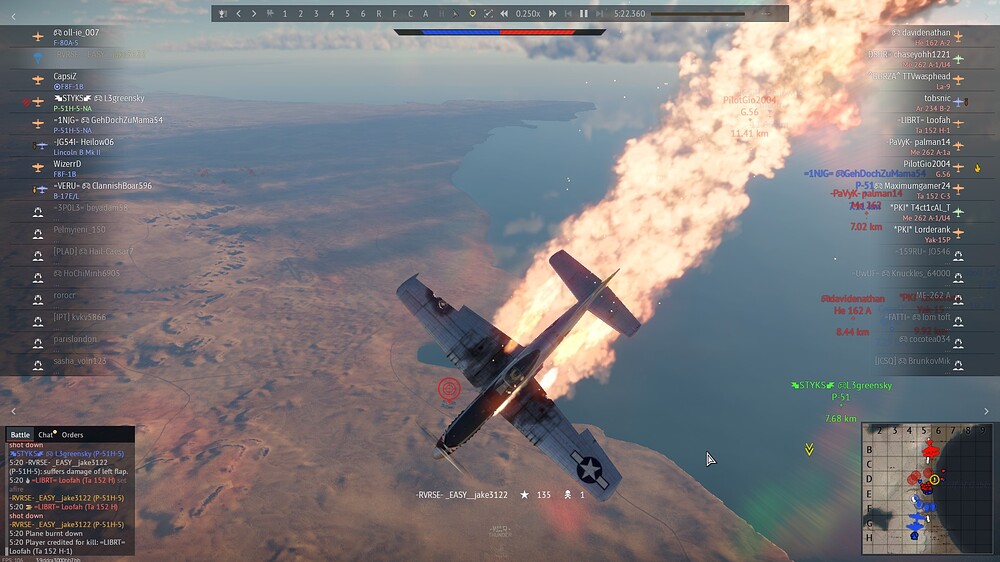
Task: Click the tactical minimap
Action: click(928, 487)
